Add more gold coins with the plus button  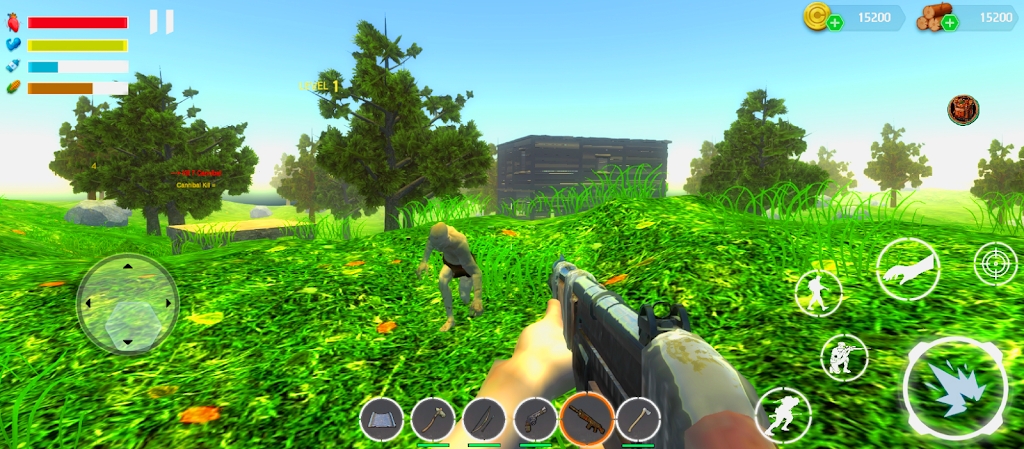835,23
